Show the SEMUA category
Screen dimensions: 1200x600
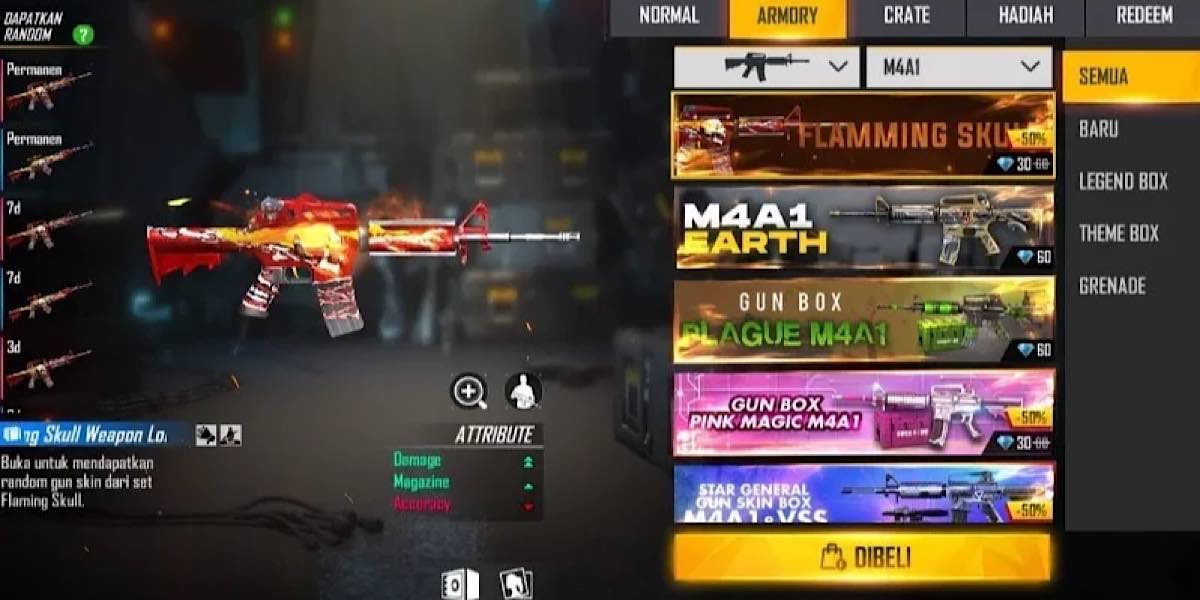[1130, 77]
